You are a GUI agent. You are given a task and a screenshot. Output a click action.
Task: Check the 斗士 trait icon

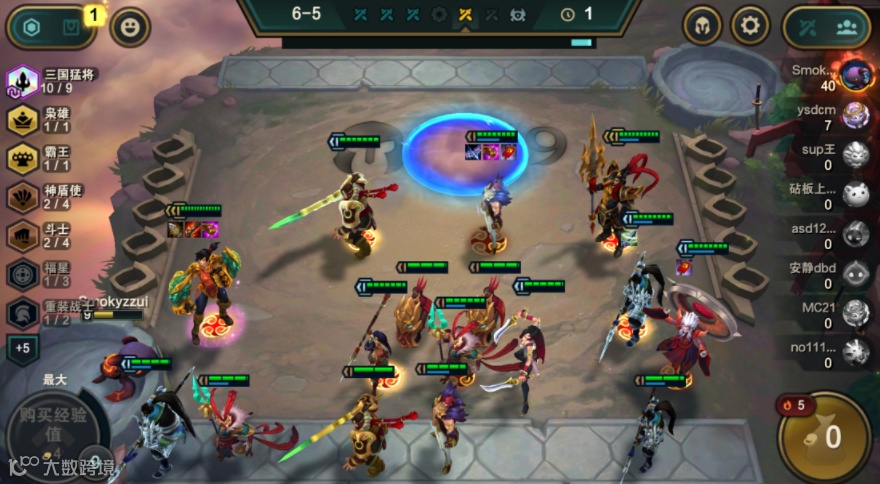click(x=23, y=236)
